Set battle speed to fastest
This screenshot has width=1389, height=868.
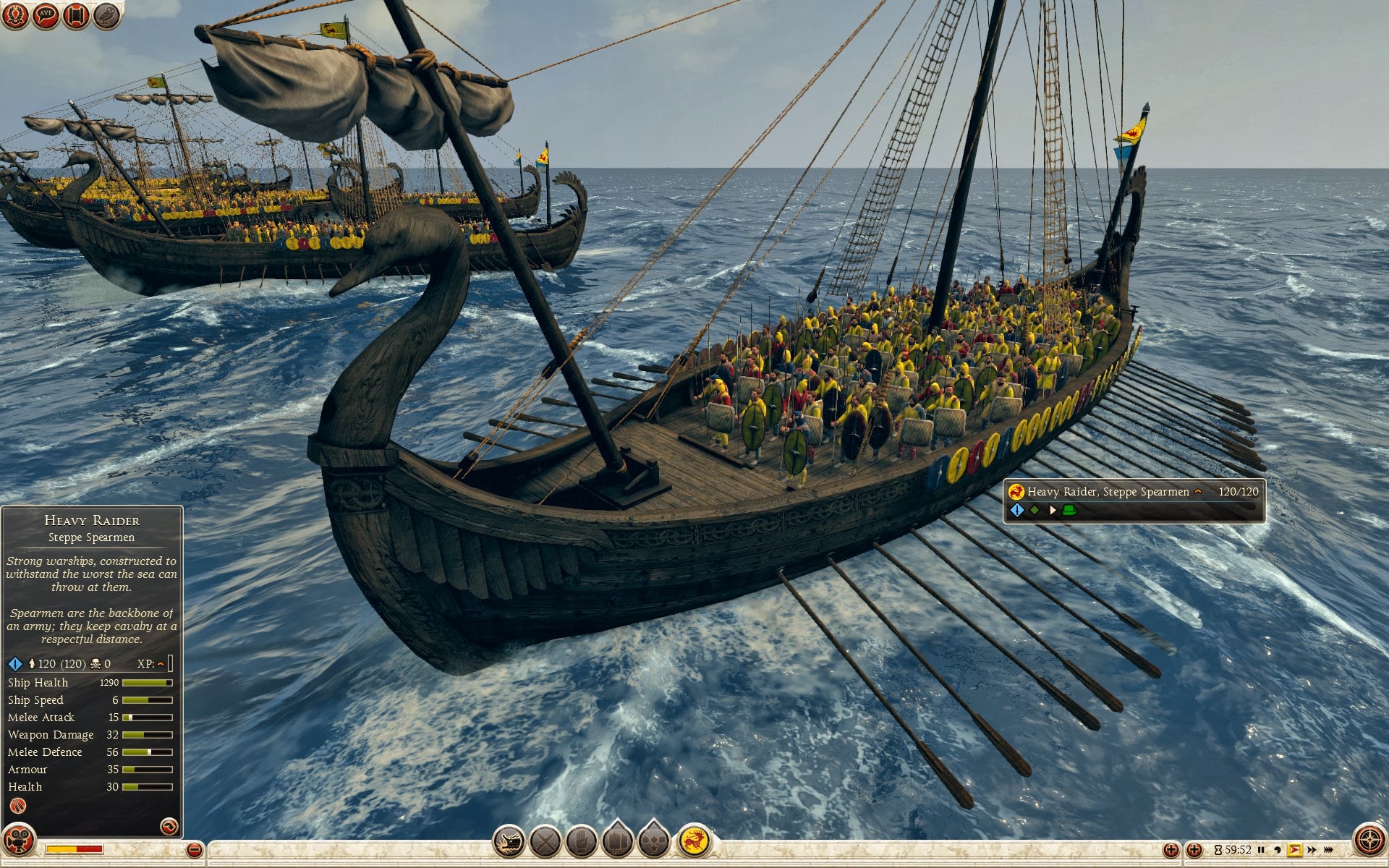[x=1328, y=850]
